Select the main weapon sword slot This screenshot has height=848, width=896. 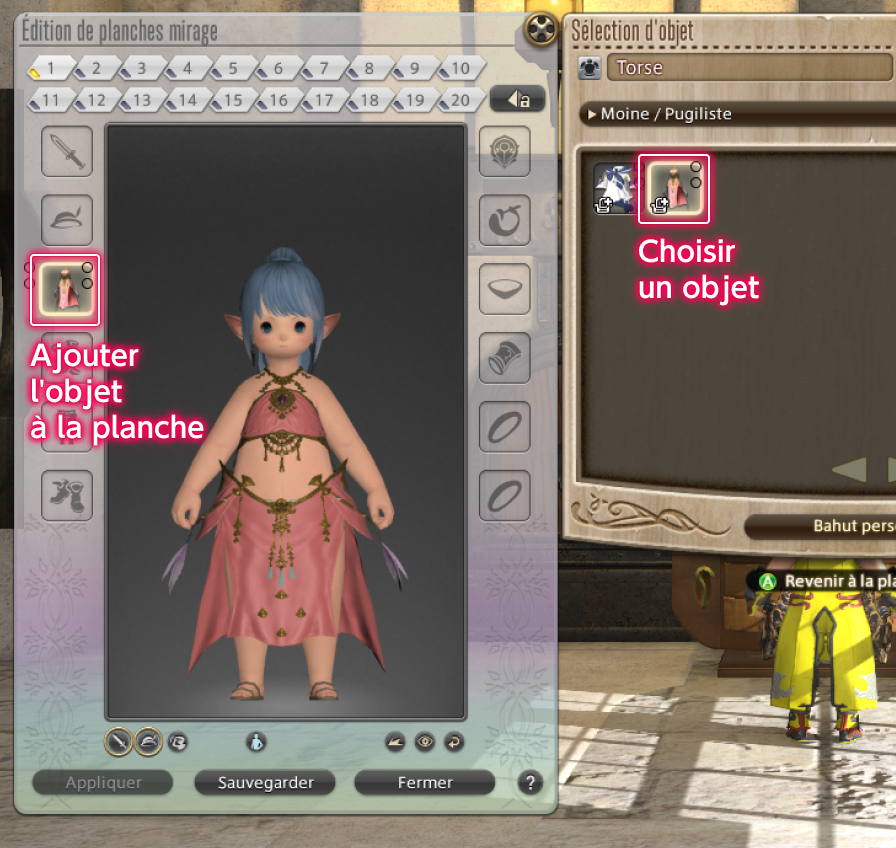67,152
